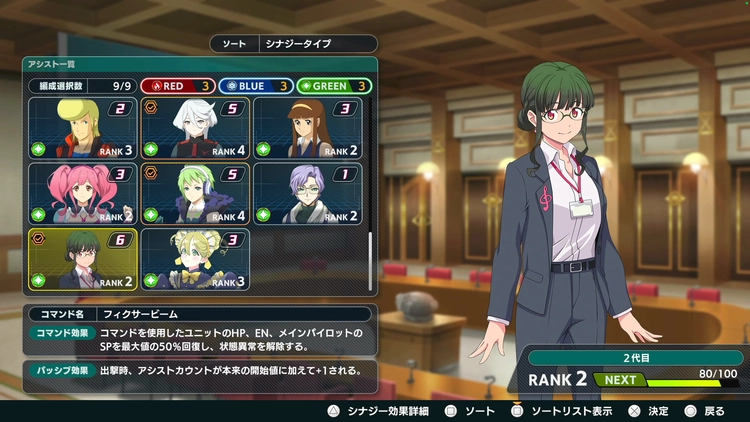This screenshot has width=750, height=422.
Task: Go back with the 戻る button
Action: (705, 410)
